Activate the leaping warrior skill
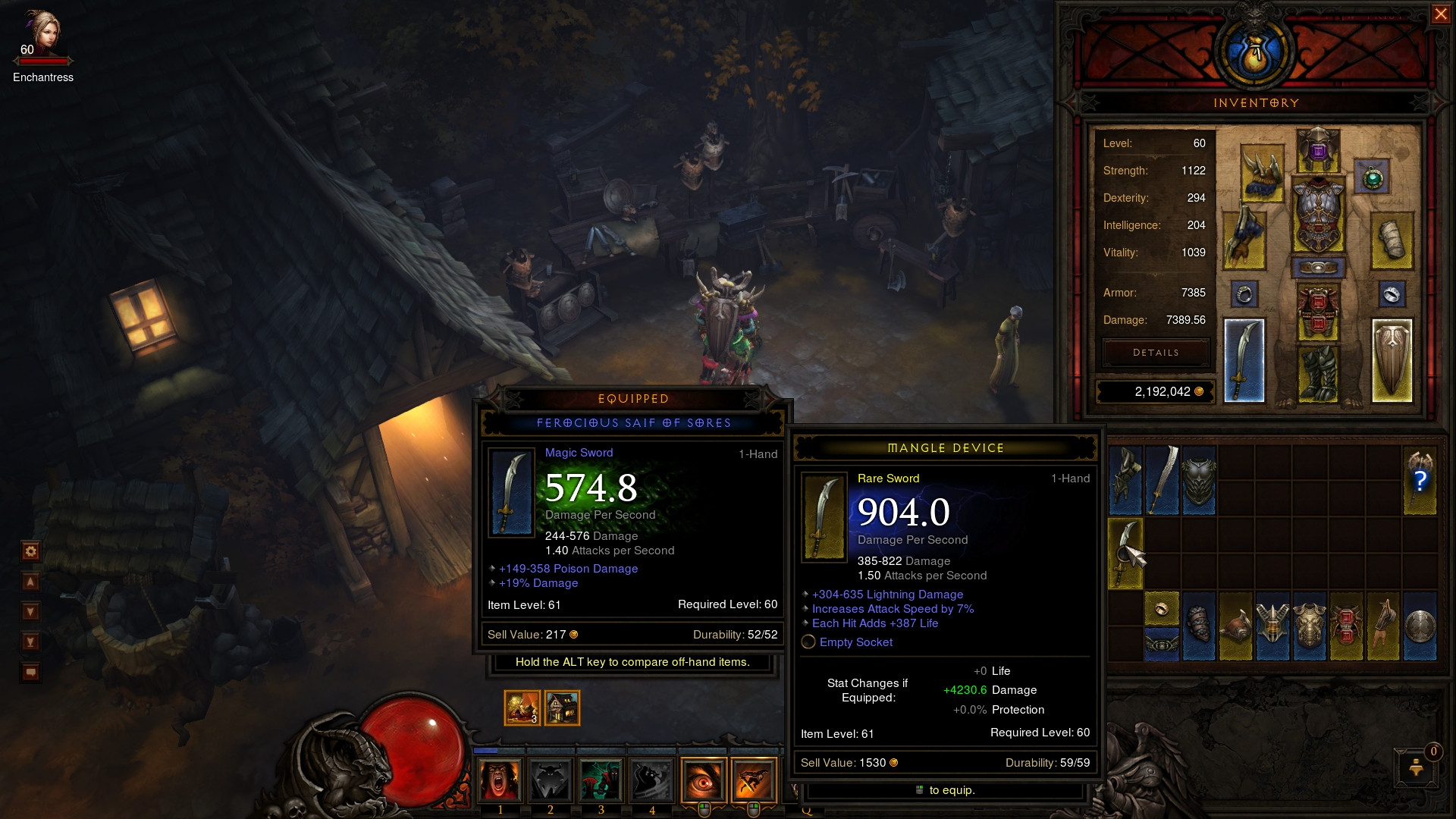The height and width of the screenshot is (819, 1456). point(754,780)
